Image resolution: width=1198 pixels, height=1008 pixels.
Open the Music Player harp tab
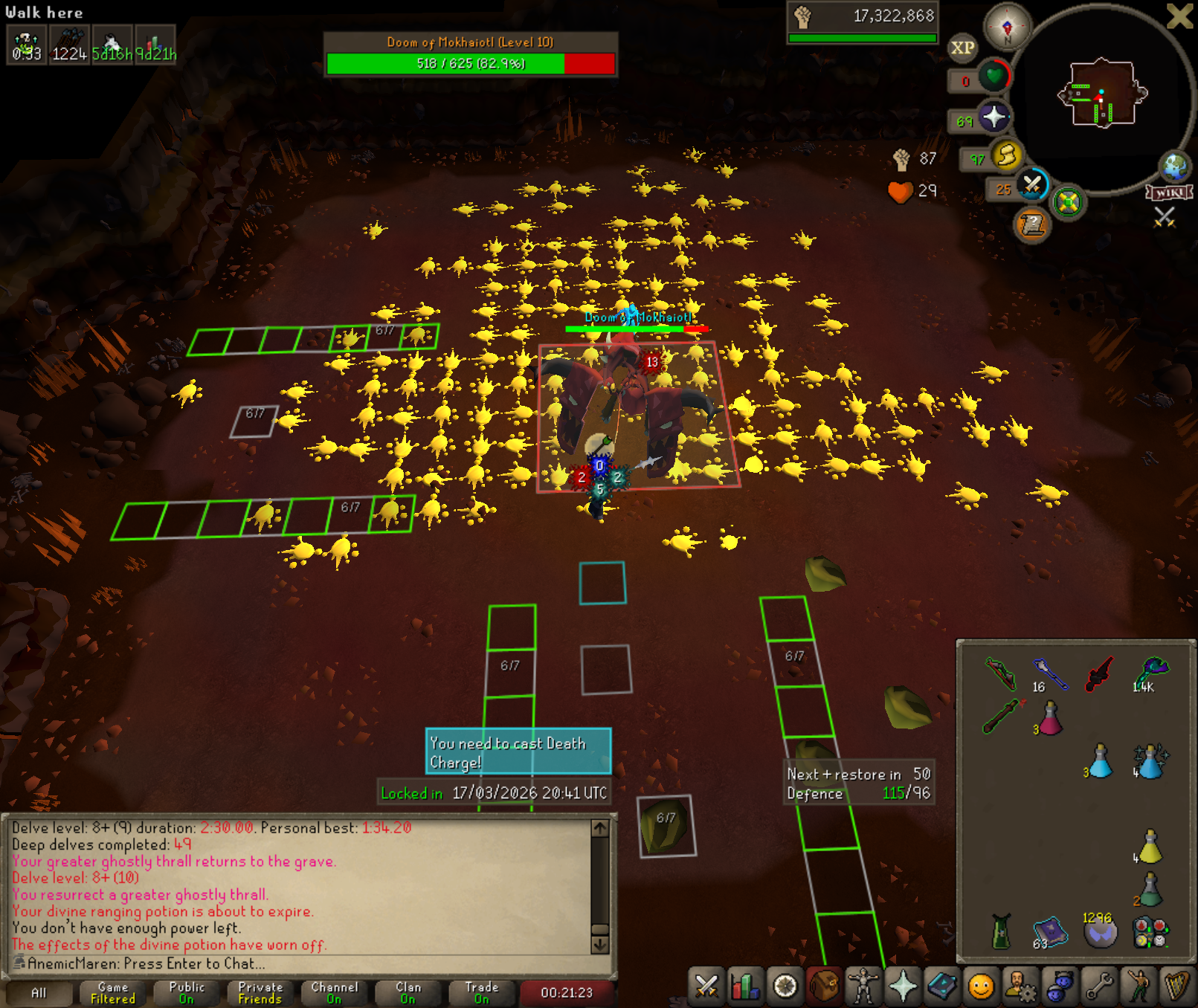pyautogui.click(x=1177, y=986)
